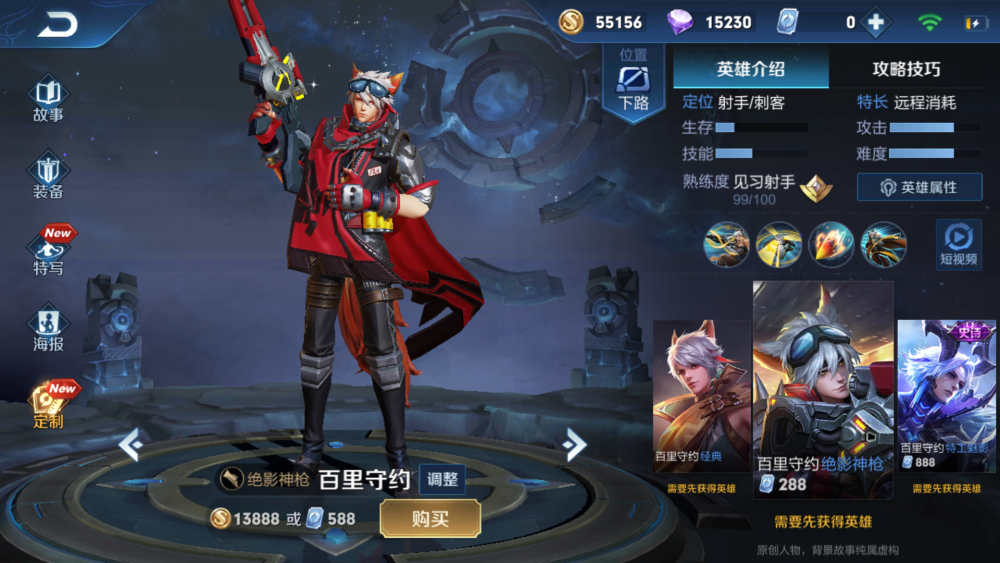Switch to the 攻略技巧 tab
The width and height of the screenshot is (1000, 563).
906,69
